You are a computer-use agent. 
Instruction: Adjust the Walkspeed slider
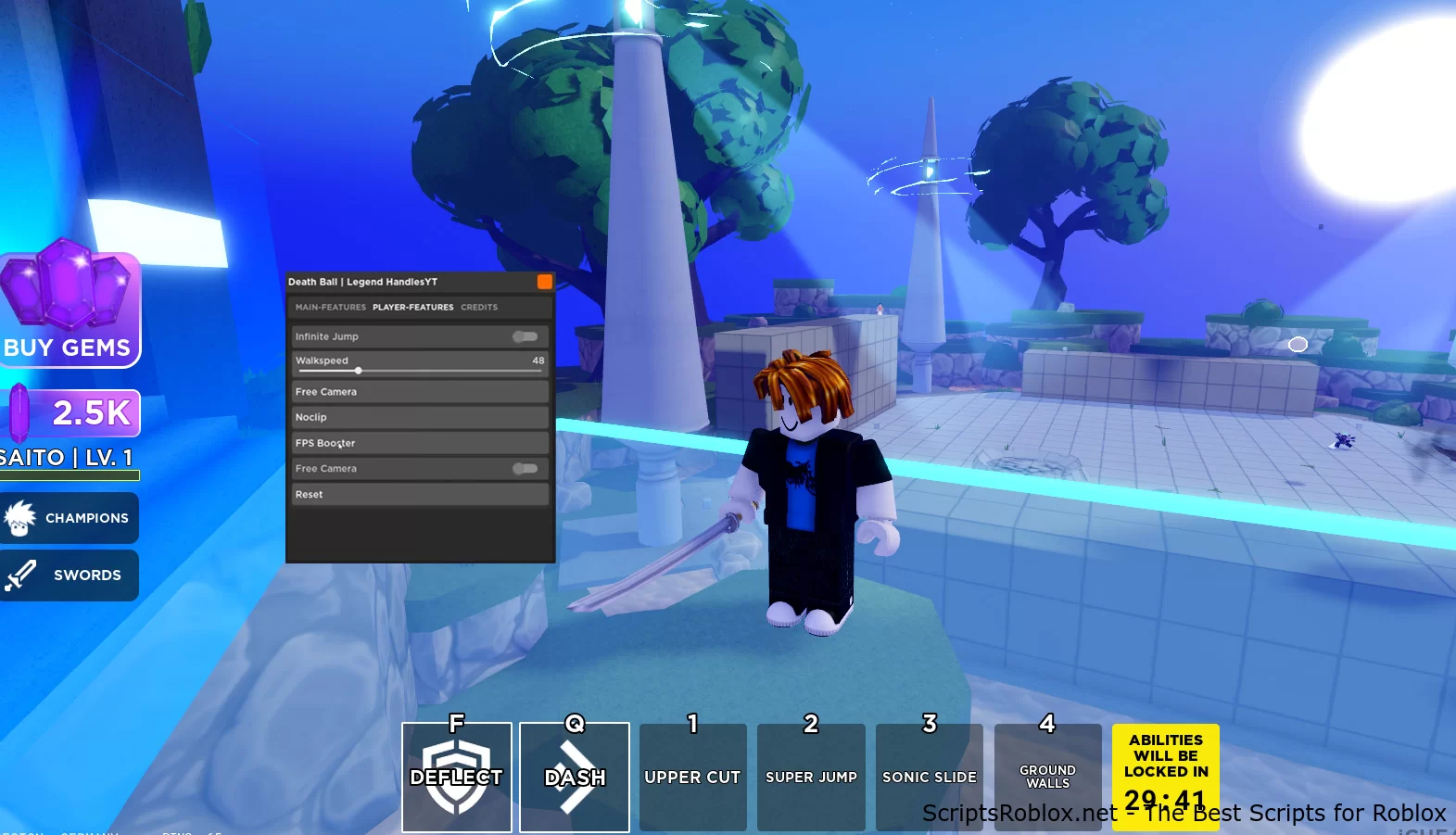click(x=359, y=370)
